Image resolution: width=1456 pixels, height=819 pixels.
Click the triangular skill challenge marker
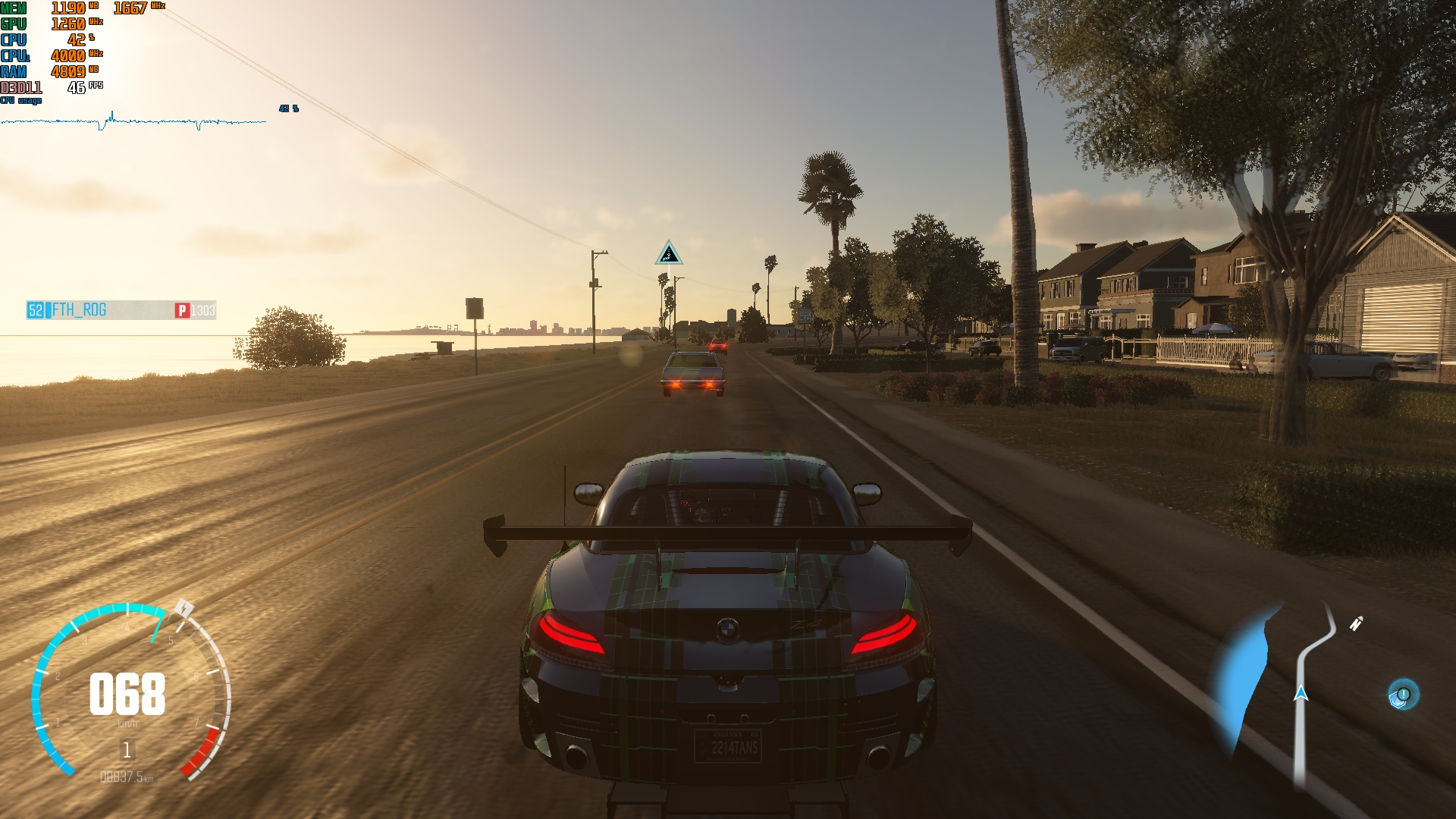pyautogui.click(x=669, y=254)
